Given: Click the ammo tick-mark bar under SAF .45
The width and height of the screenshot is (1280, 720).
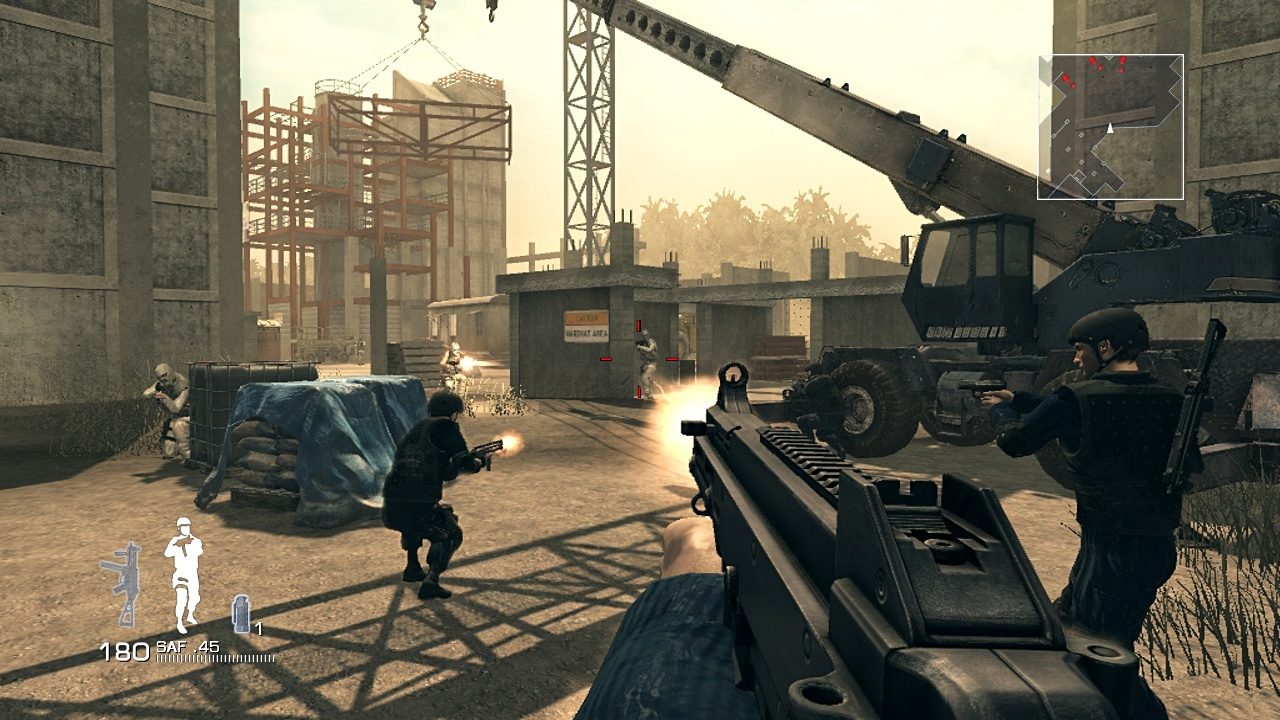Looking at the screenshot, I should click(215, 658).
